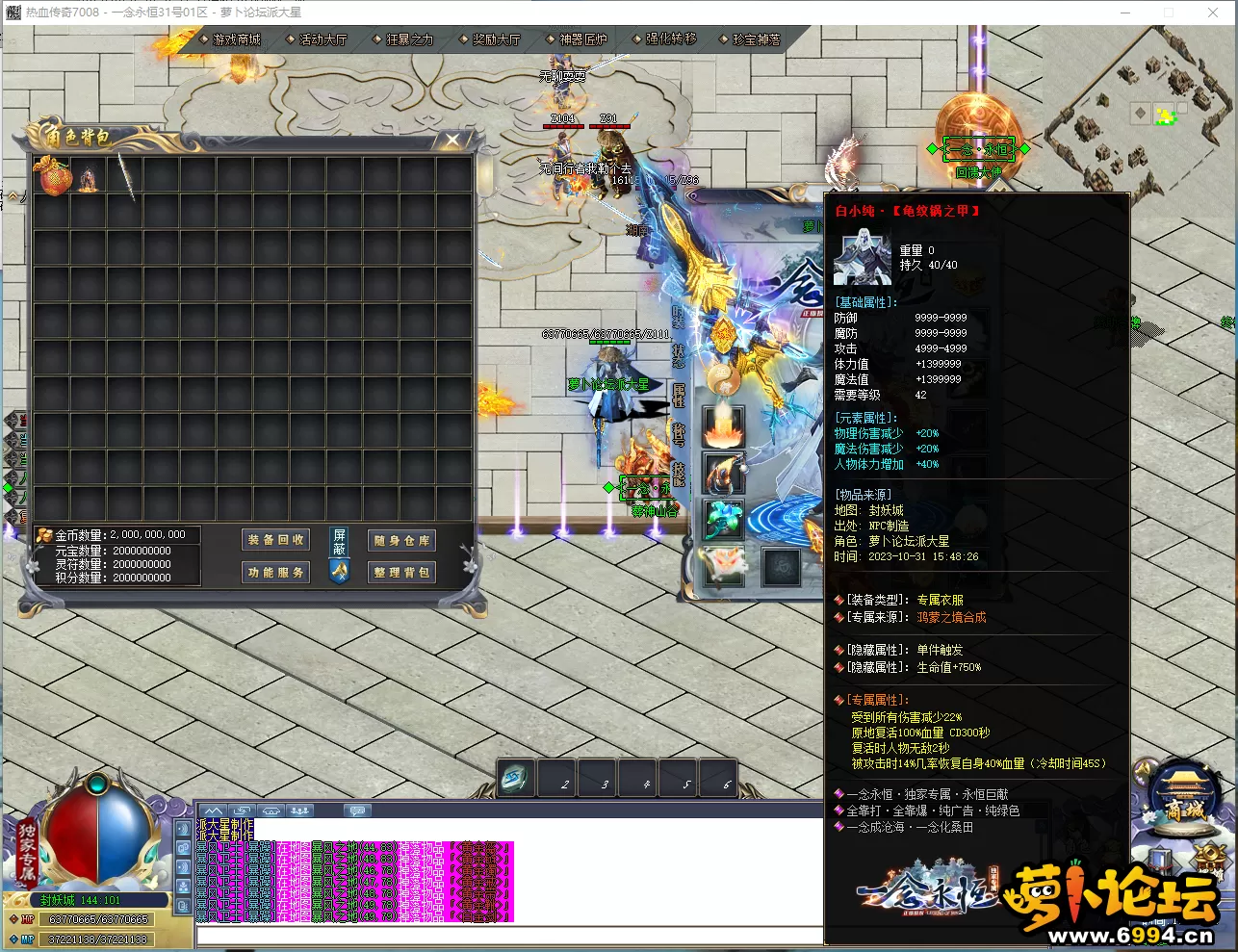The width and height of the screenshot is (1238, 952).
Task: Close the 角色背包 inventory window
Action: pyautogui.click(x=452, y=141)
